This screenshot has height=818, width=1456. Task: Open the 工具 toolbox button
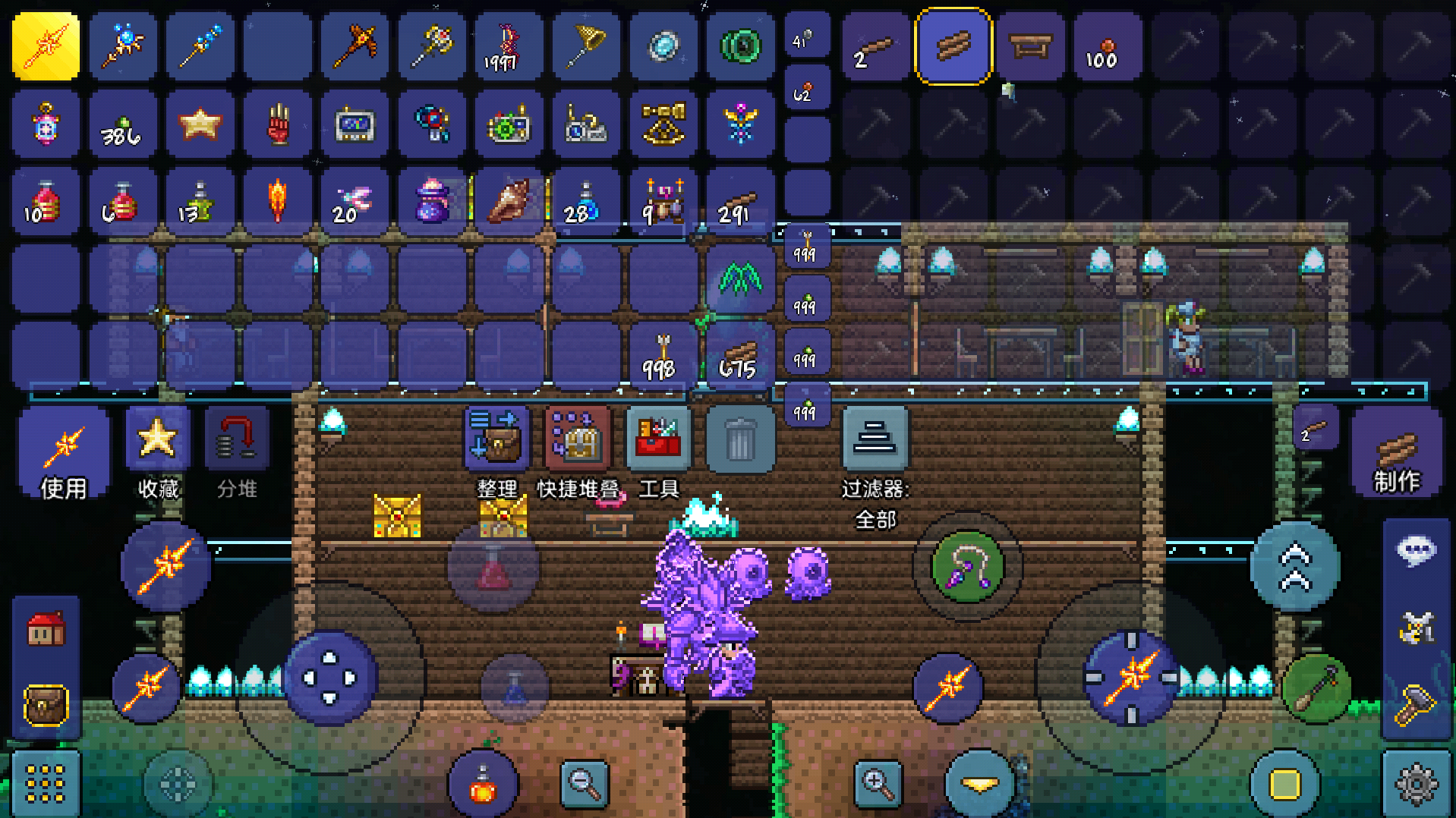[x=658, y=440]
